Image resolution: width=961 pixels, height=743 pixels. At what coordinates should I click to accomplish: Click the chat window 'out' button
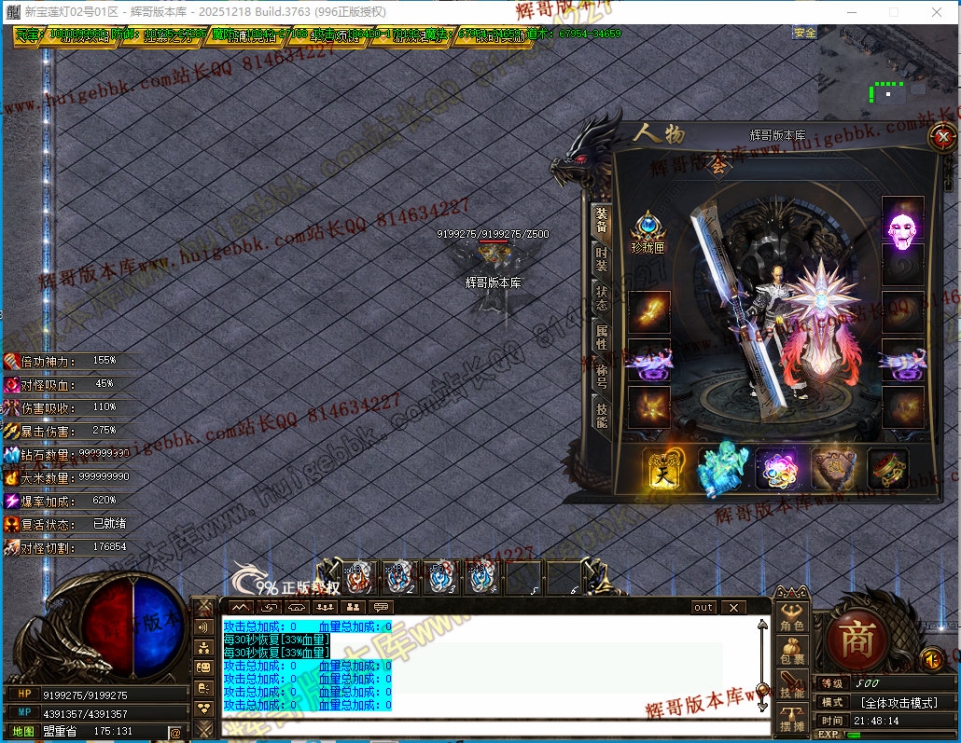pyautogui.click(x=704, y=607)
